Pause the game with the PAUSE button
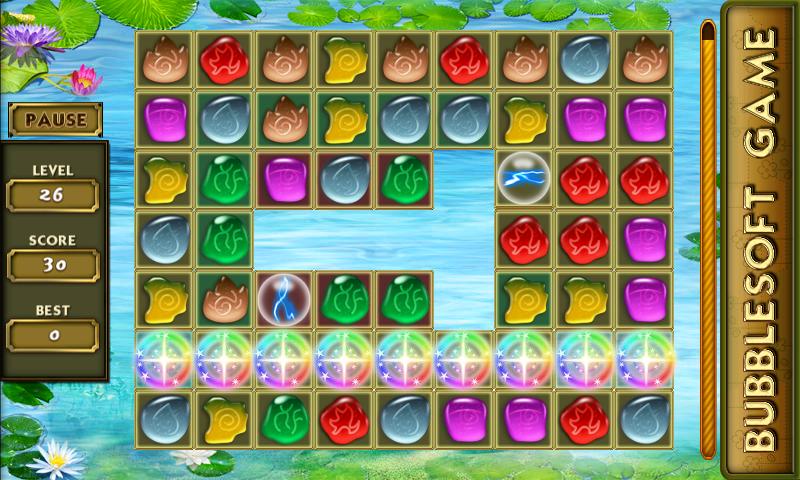This screenshot has height=480, width=800. (x=56, y=120)
